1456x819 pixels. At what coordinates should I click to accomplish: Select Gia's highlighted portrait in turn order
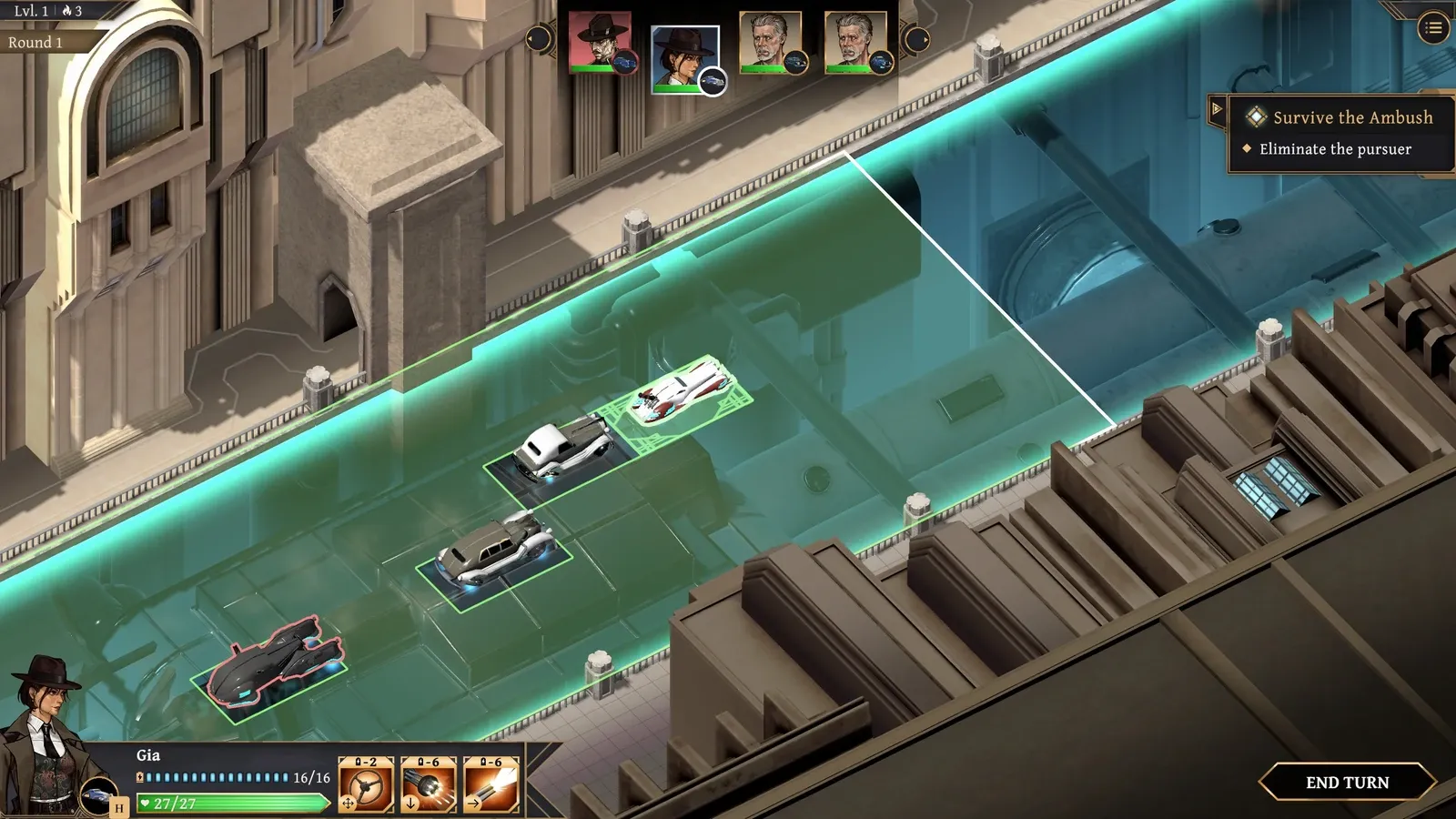pos(684,56)
